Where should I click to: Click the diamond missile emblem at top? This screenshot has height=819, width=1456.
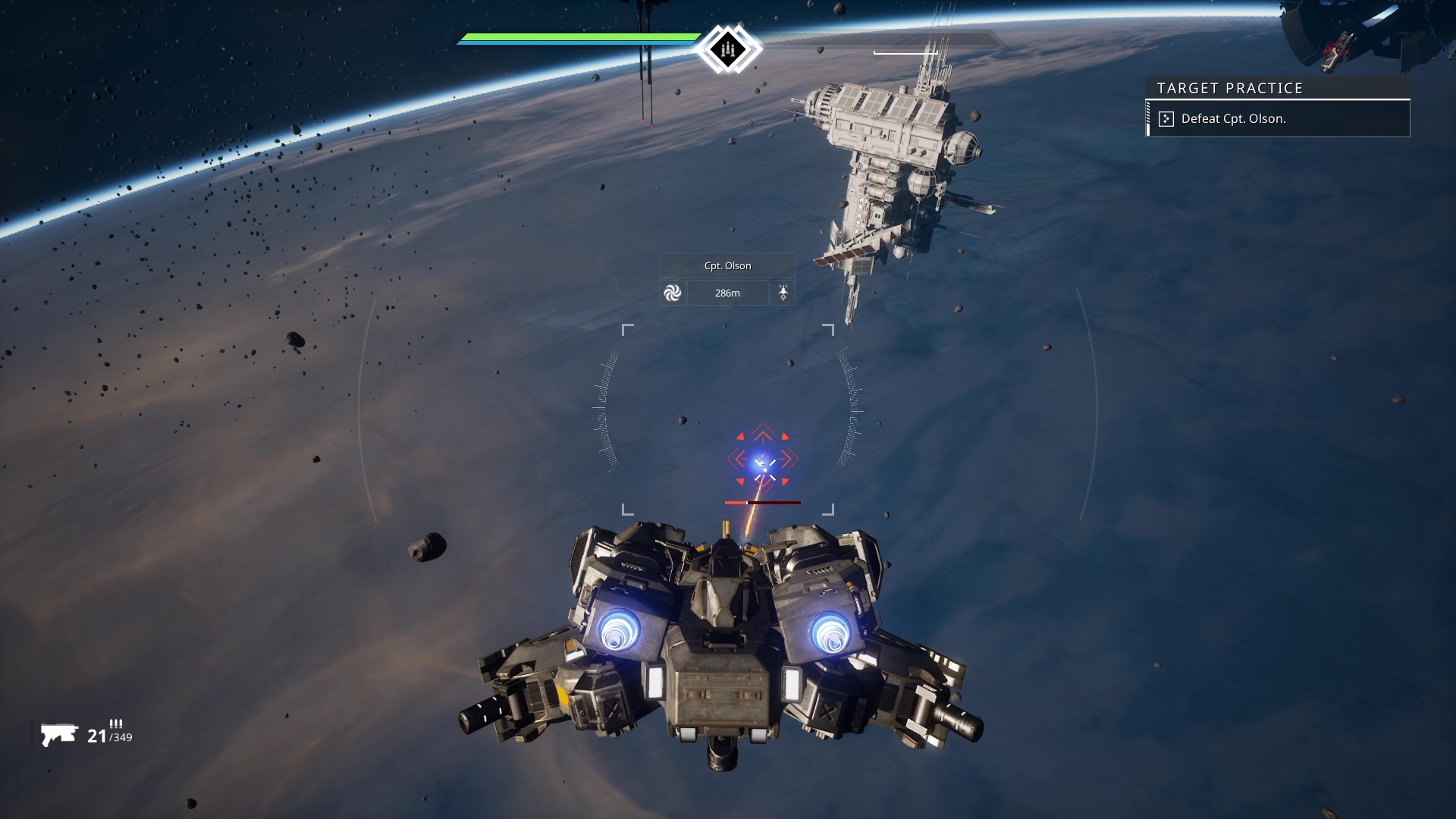point(727,49)
